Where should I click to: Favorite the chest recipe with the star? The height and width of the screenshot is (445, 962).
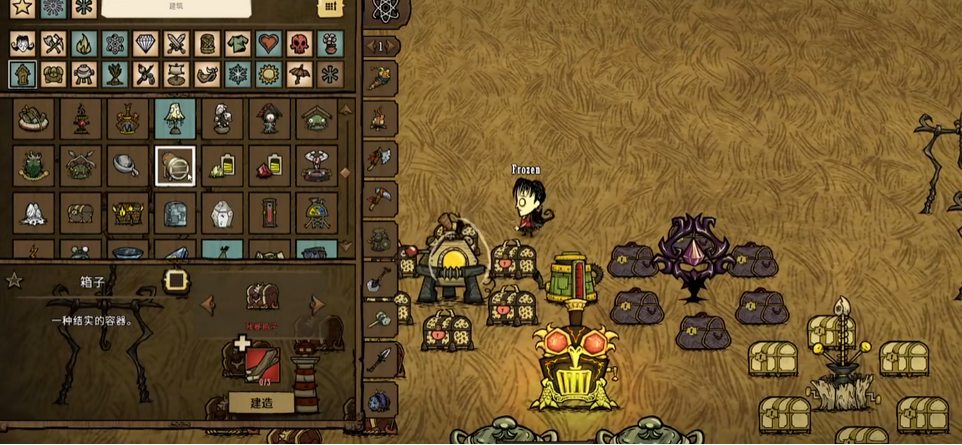(x=14, y=281)
